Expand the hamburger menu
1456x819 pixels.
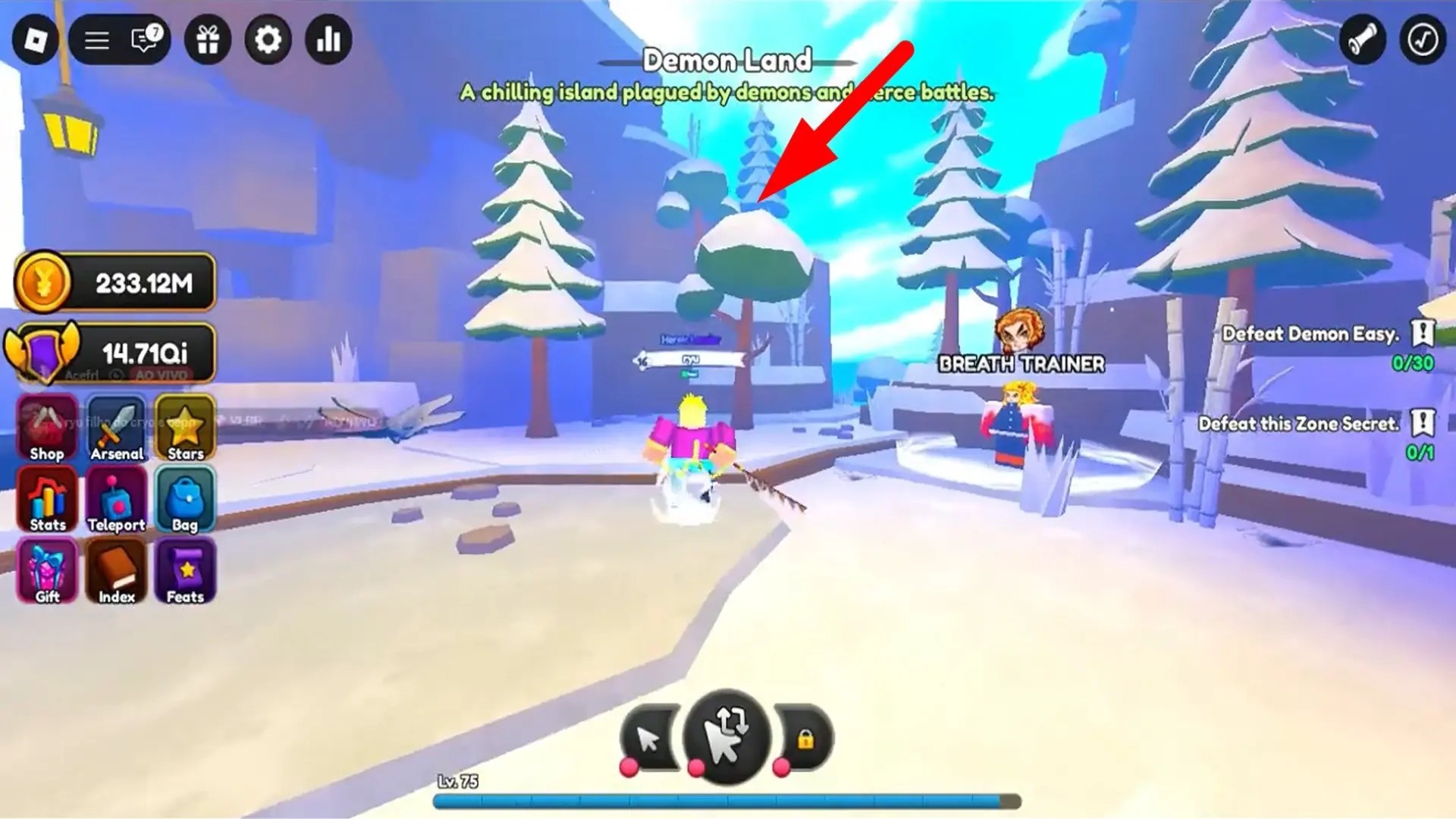(x=96, y=40)
